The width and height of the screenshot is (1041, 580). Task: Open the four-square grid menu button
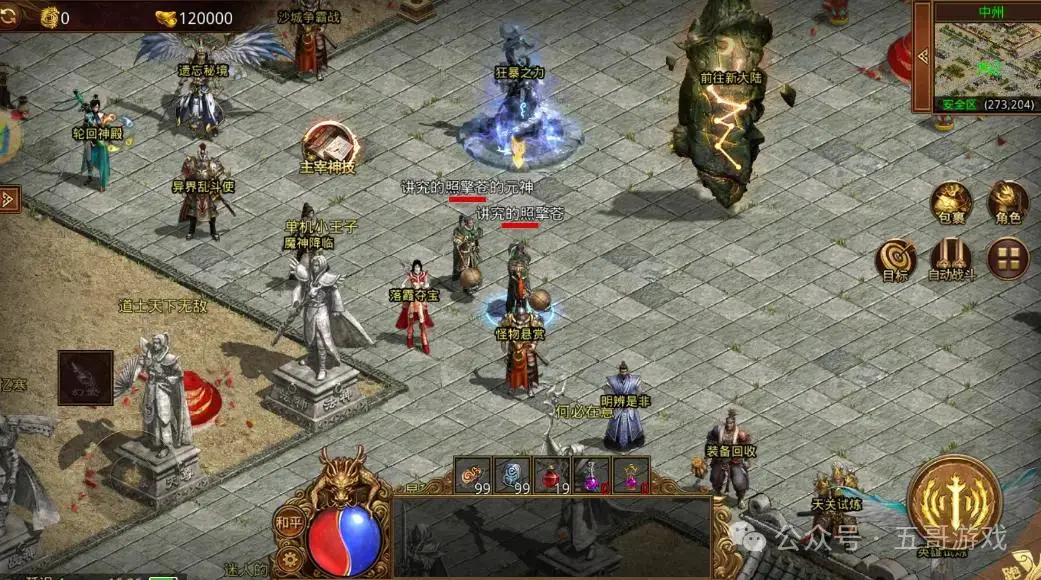(x=1008, y=259)
